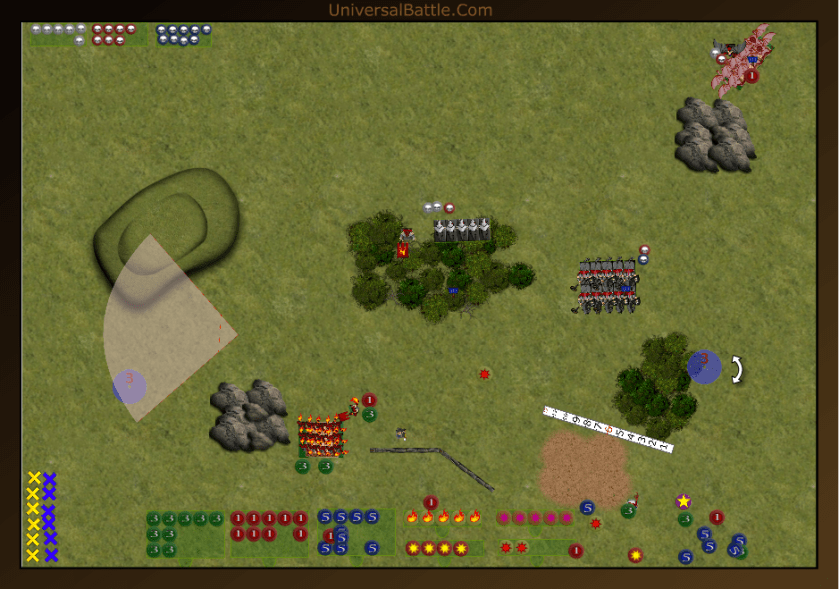Click the blue skull token tray

click(183, 34)
